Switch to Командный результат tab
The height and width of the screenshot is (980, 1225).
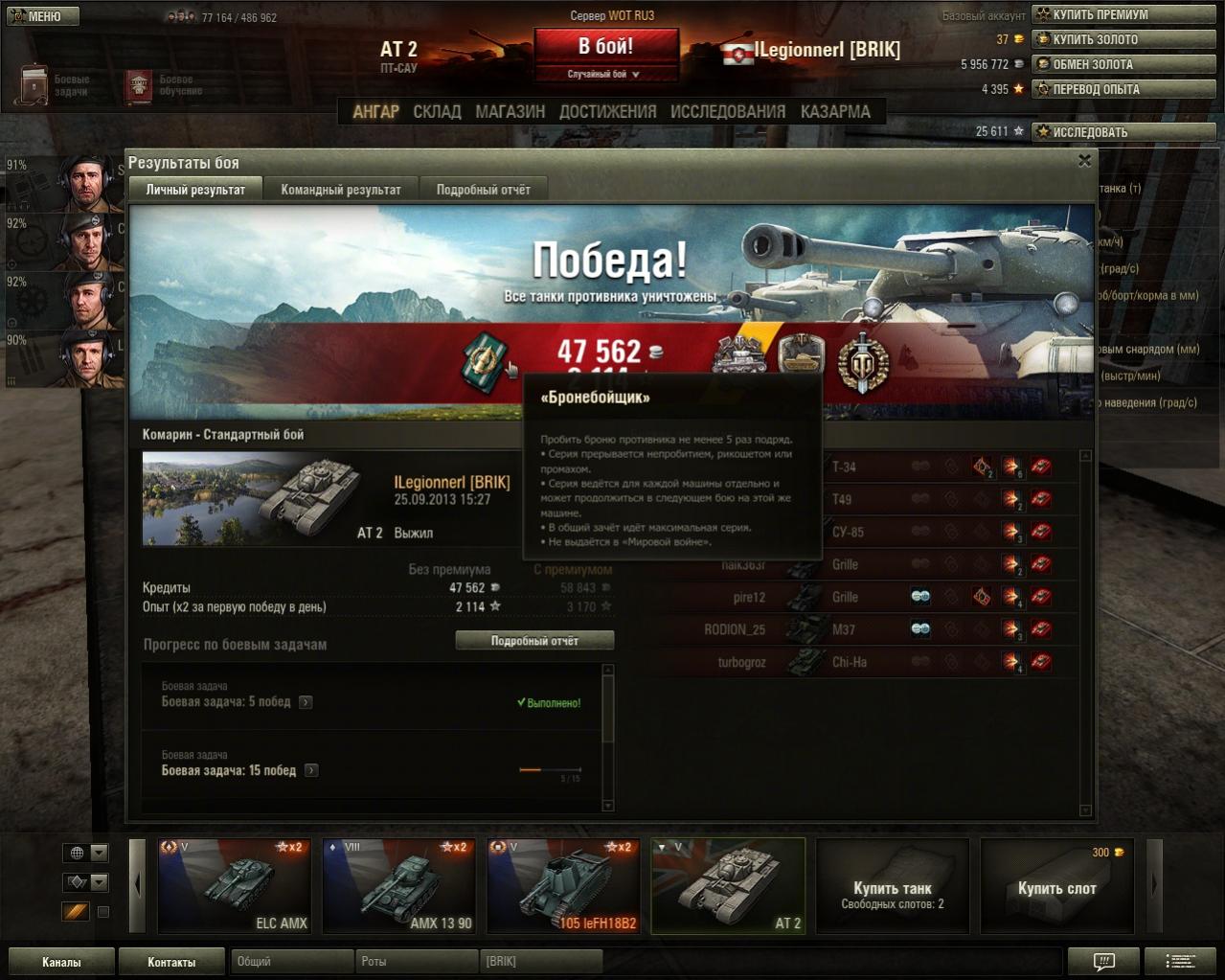(341, 190)
